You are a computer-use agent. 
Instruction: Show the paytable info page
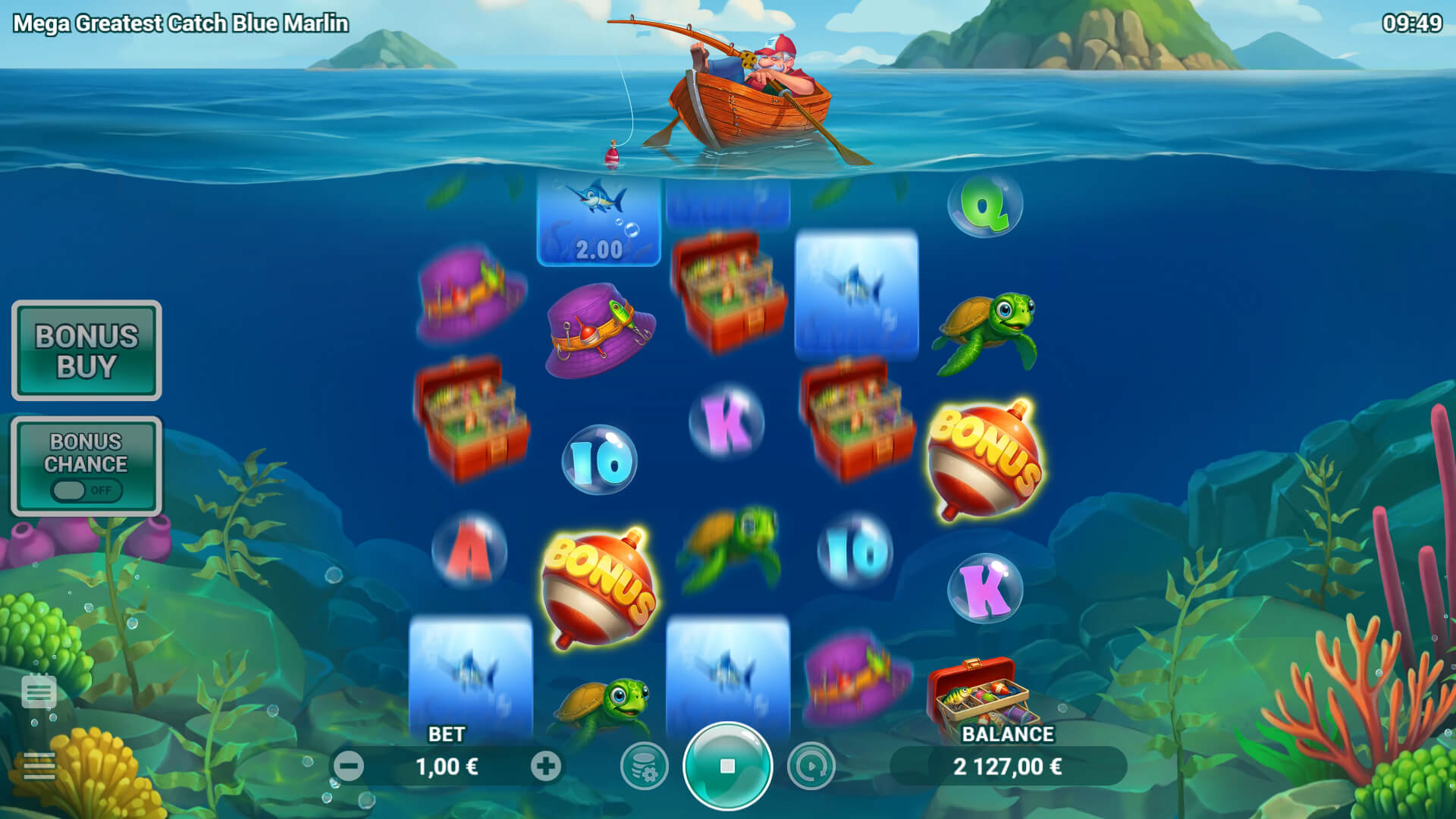pos(39,691)
